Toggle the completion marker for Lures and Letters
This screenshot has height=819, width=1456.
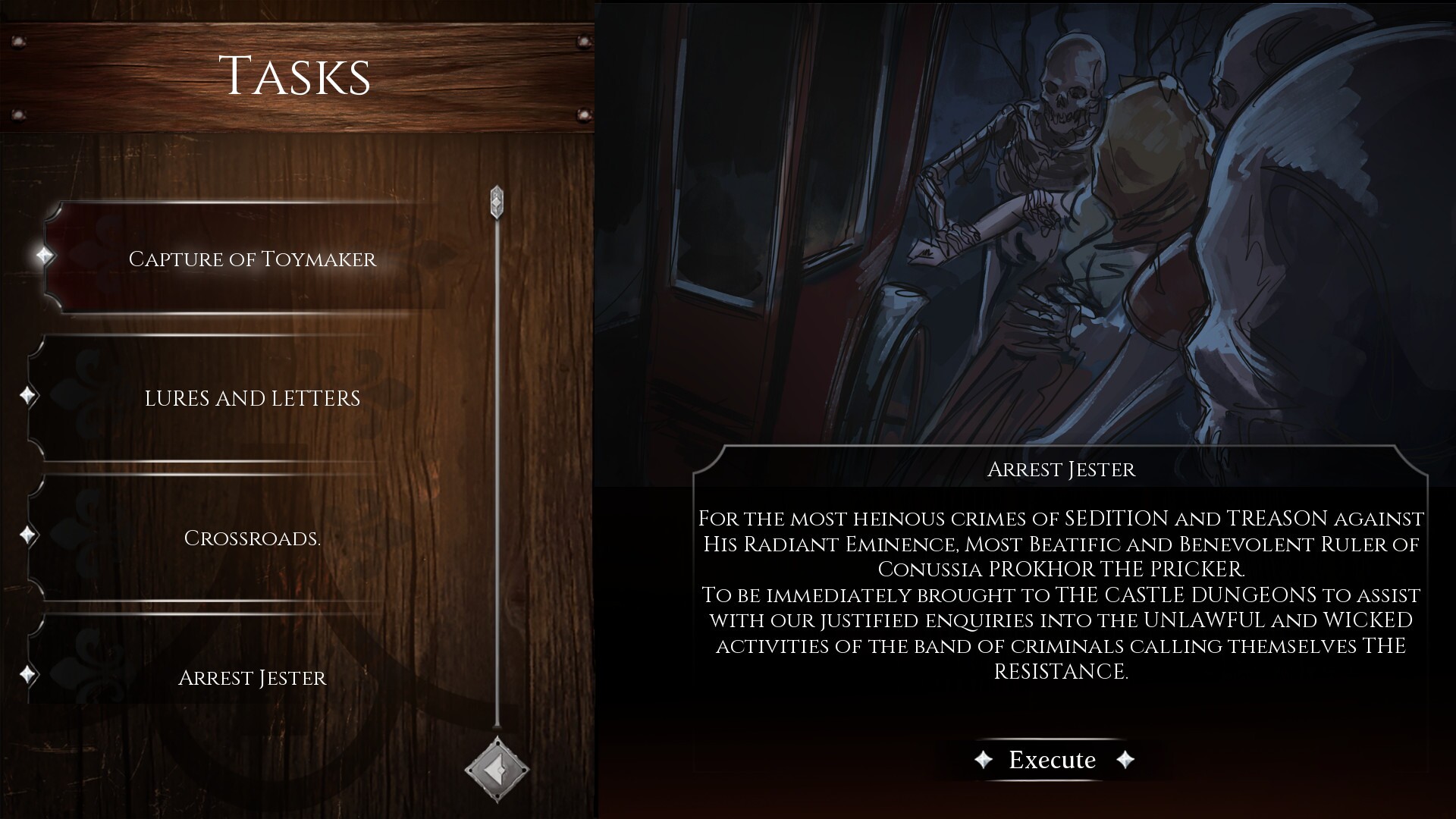[28, 395]
